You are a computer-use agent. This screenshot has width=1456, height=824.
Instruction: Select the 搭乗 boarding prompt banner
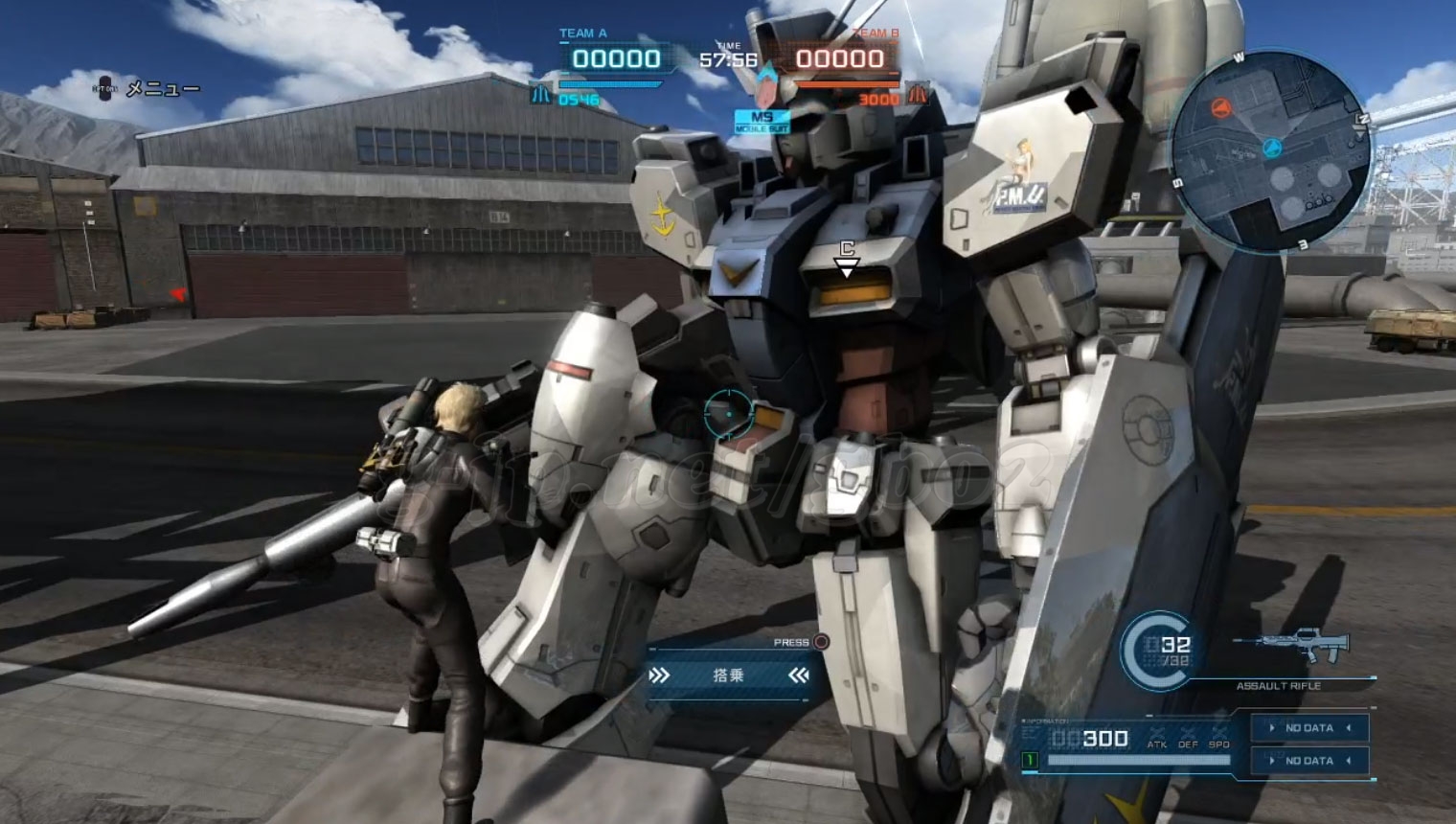pyautogui.click(x=728, y=675)
